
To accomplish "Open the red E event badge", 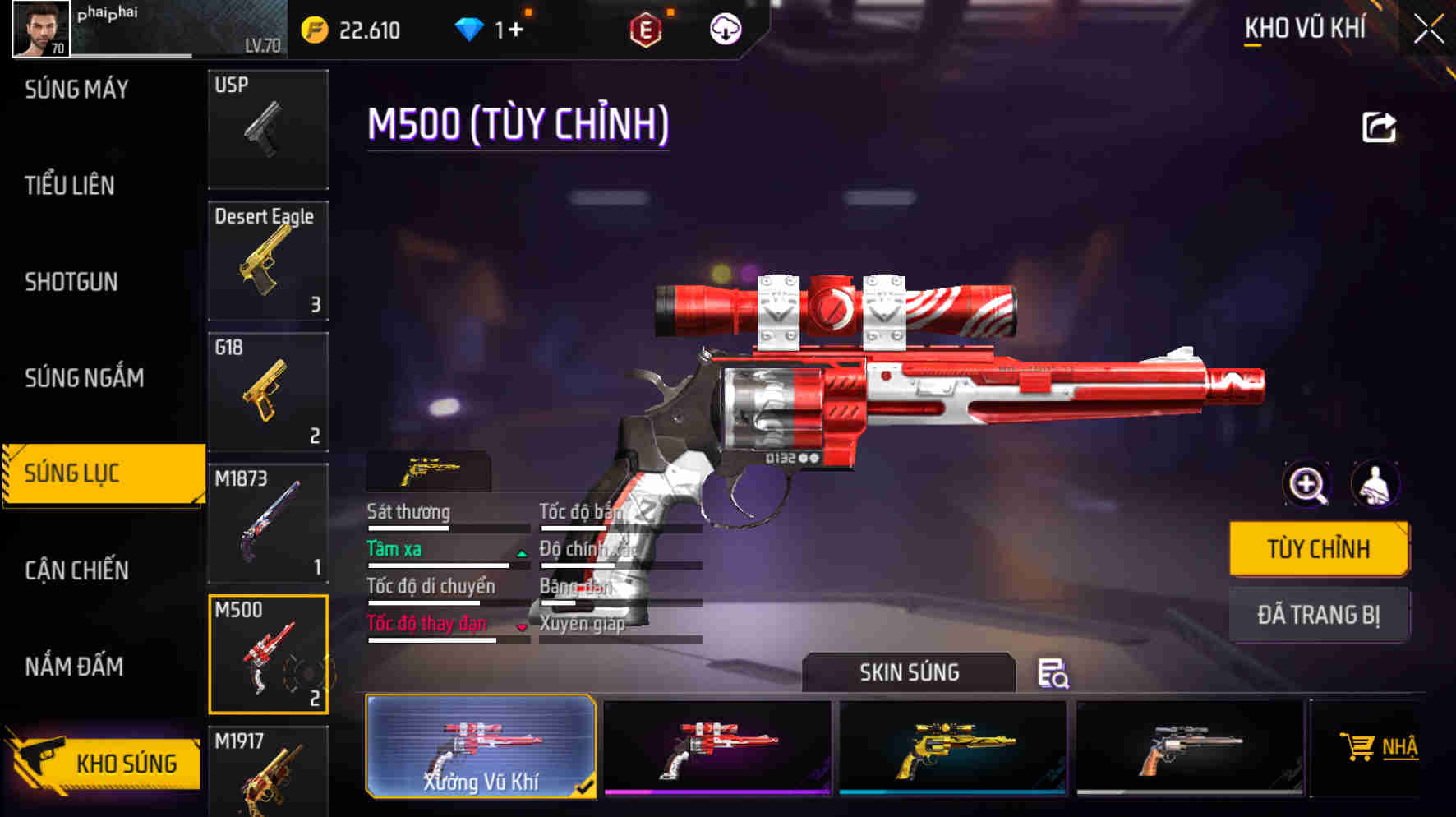I will (646, 30).
